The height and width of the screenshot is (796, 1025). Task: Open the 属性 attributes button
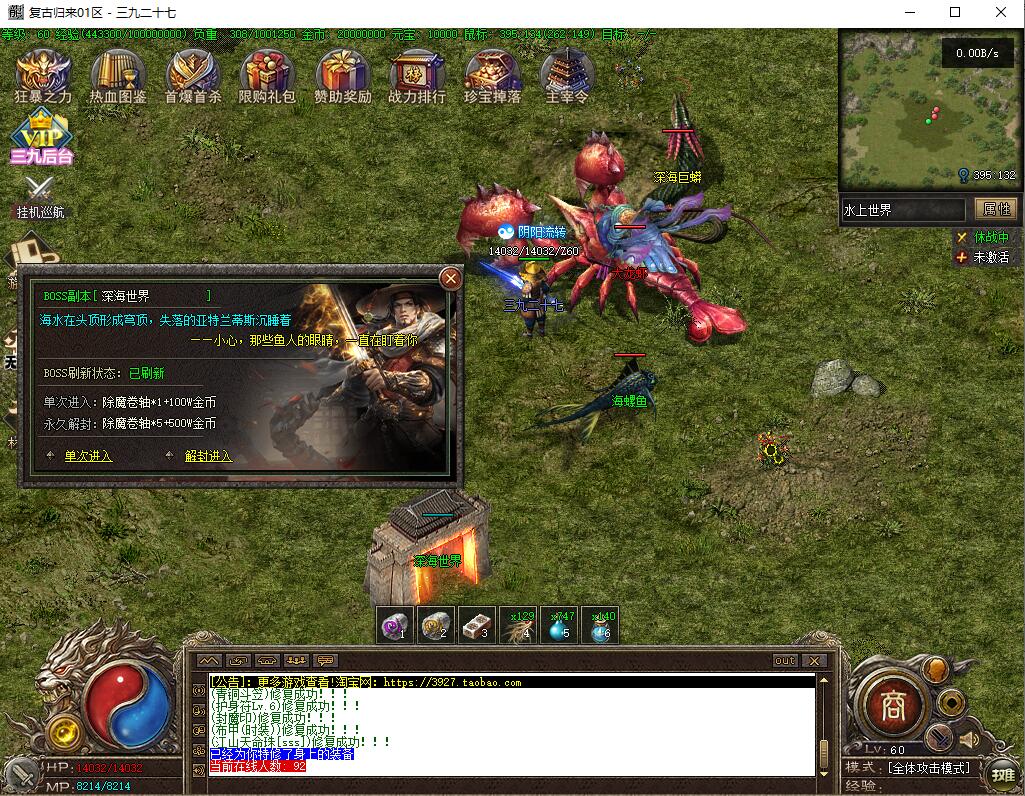click(997, 209)
